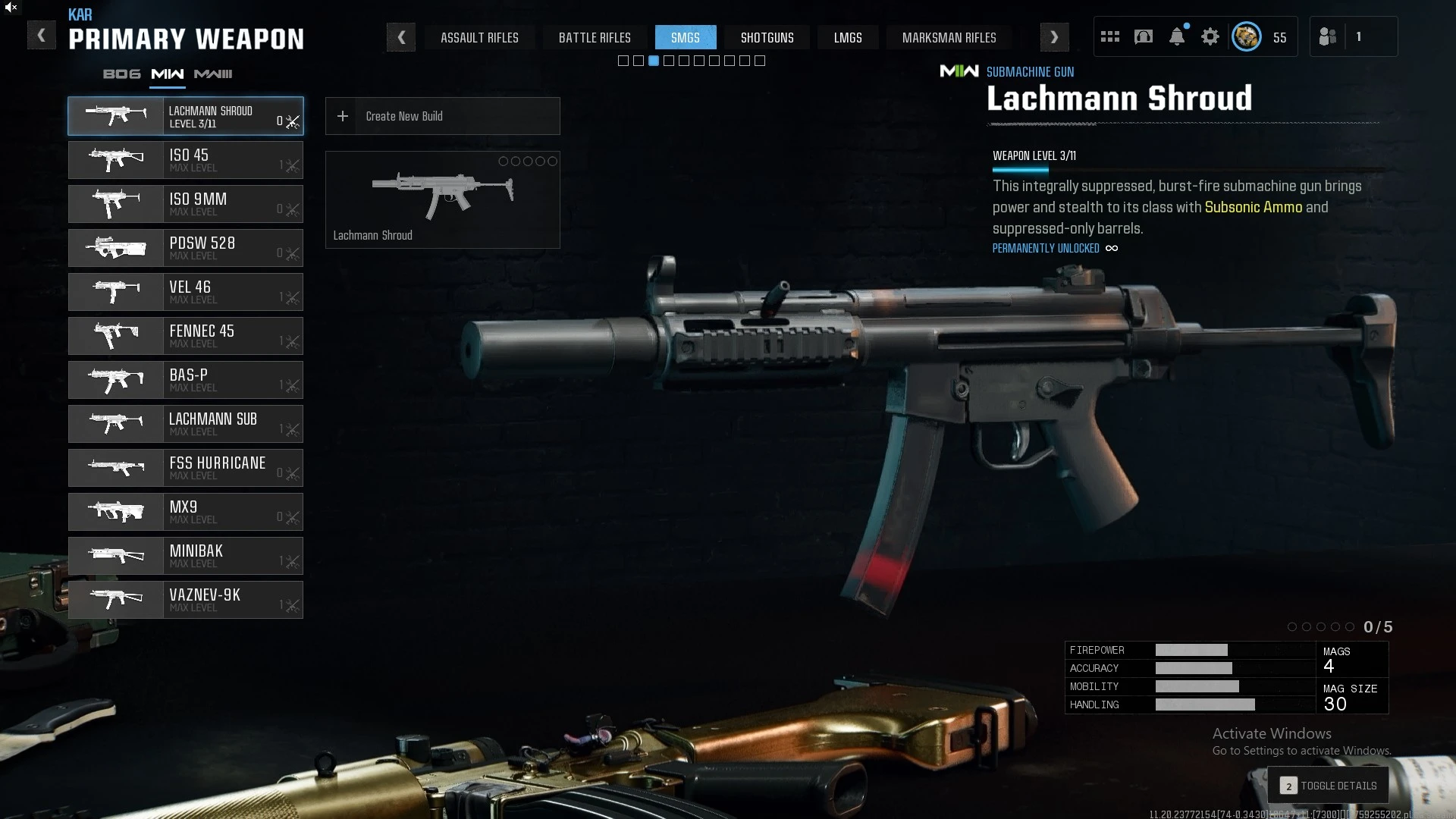The width and height of the screenshot is (1456, 819).
Task: Open the Lachmann Shroud build thumbnail
Action: pos(442,199)
